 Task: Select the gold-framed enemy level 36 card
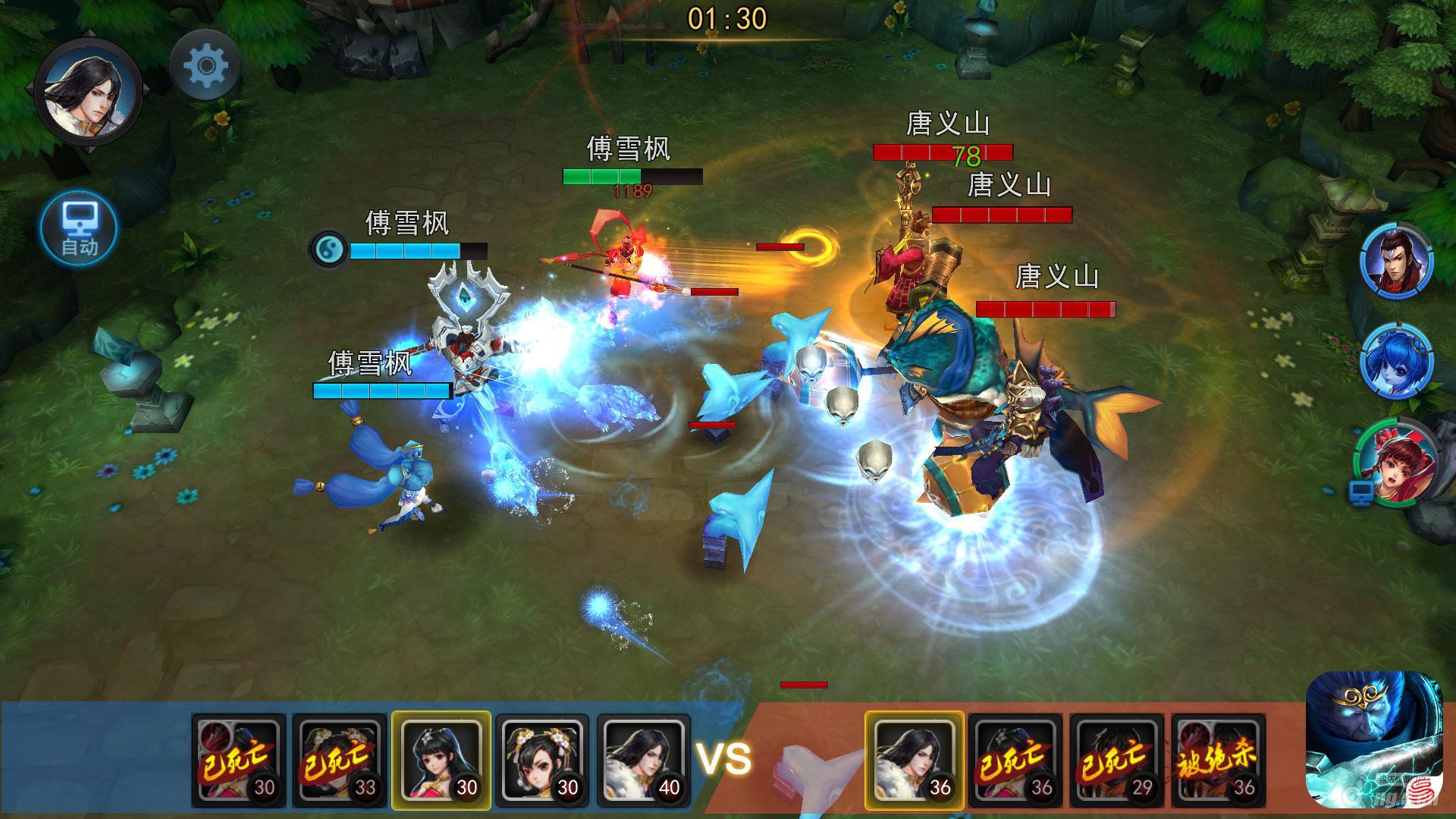click(915, 761)
